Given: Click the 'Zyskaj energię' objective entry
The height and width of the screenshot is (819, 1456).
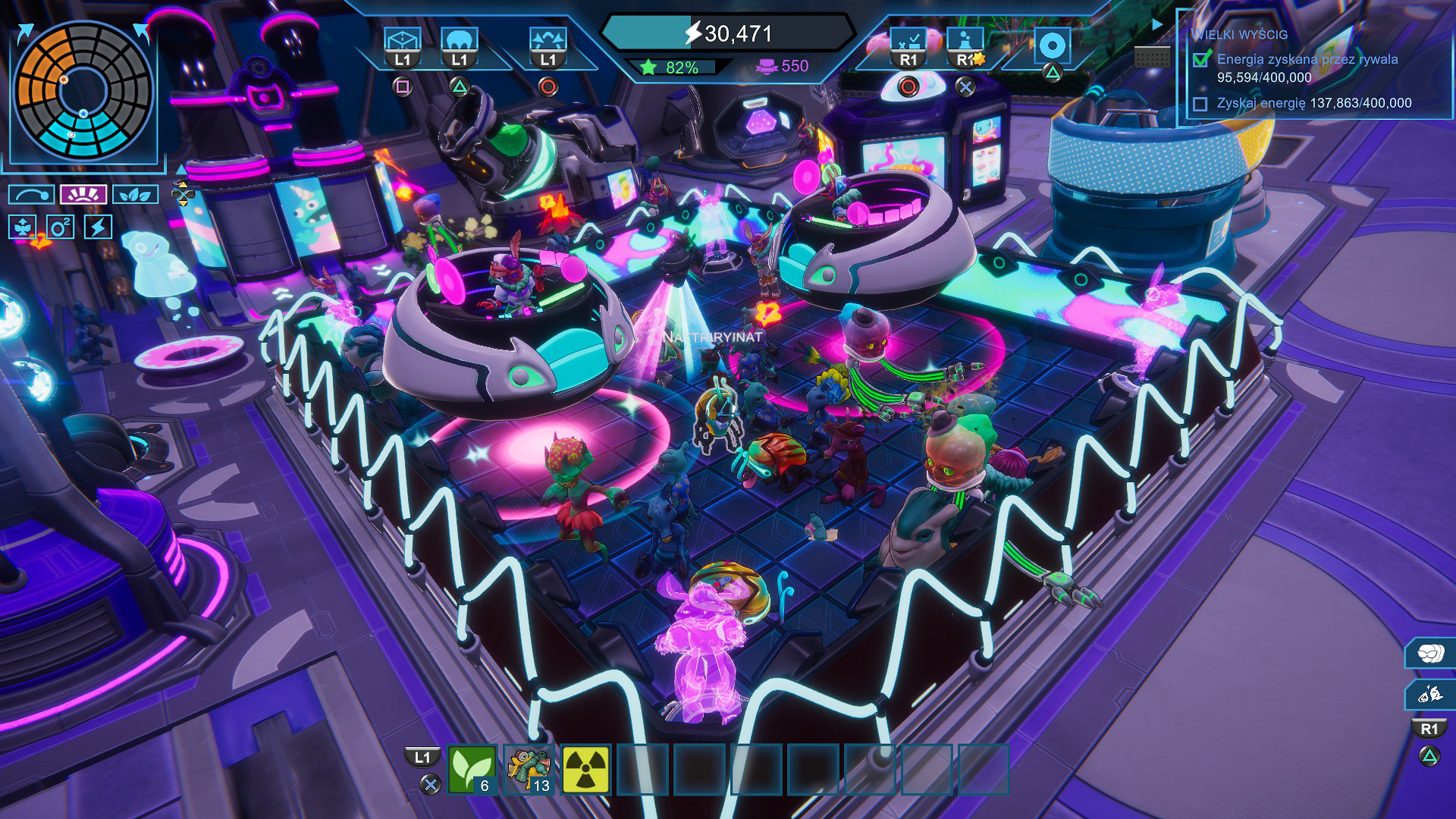Looking at the screenshot, I should point(1313,103).
